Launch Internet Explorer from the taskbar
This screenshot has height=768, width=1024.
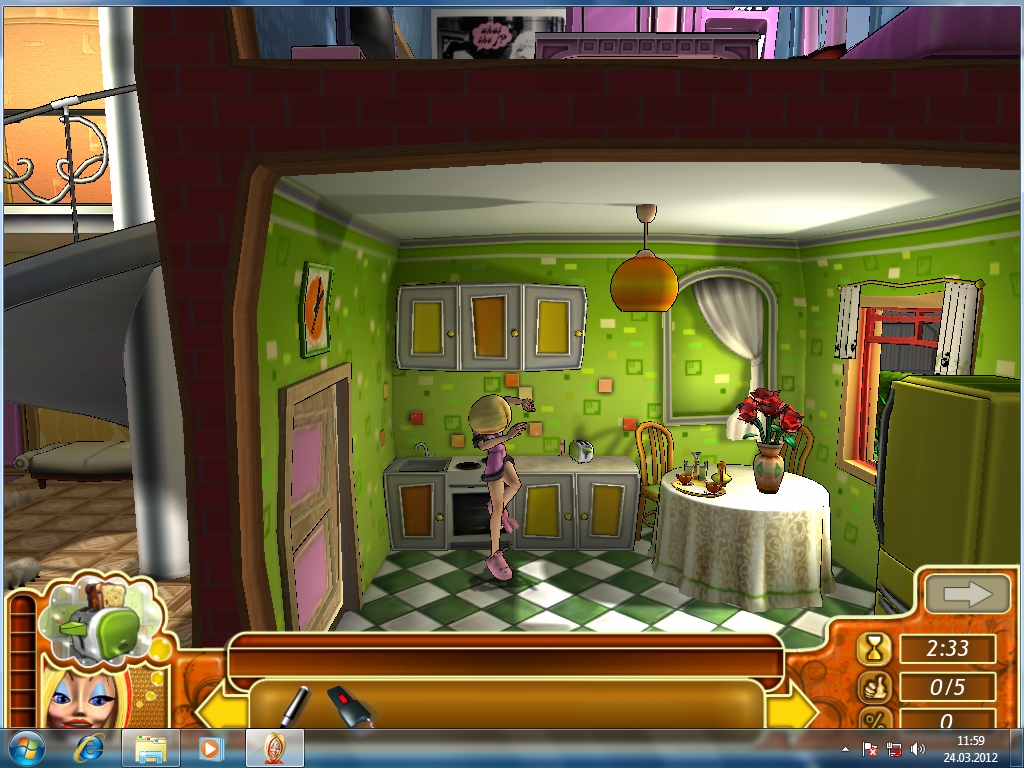click(x=89, y=748)
